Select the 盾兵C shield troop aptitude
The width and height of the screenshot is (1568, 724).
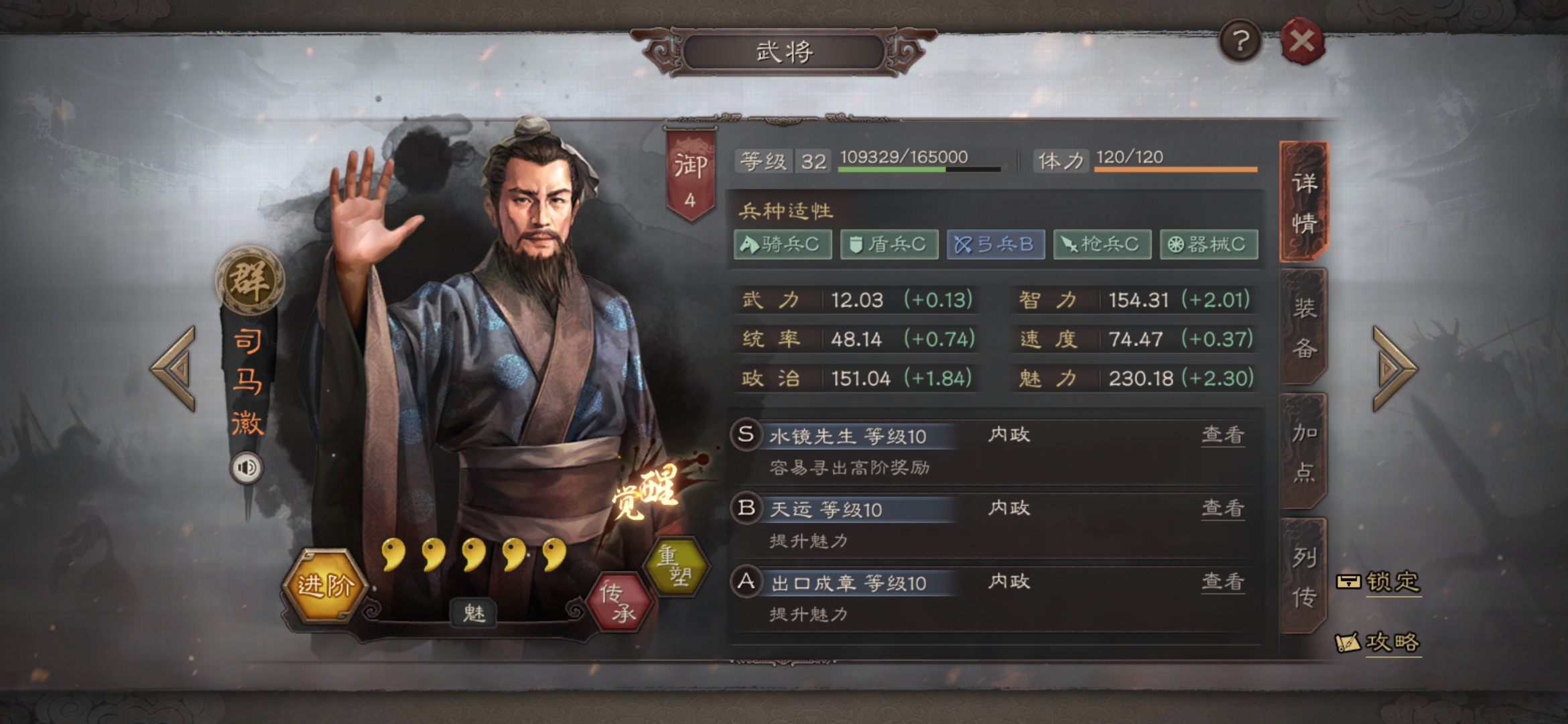[888, 244]
